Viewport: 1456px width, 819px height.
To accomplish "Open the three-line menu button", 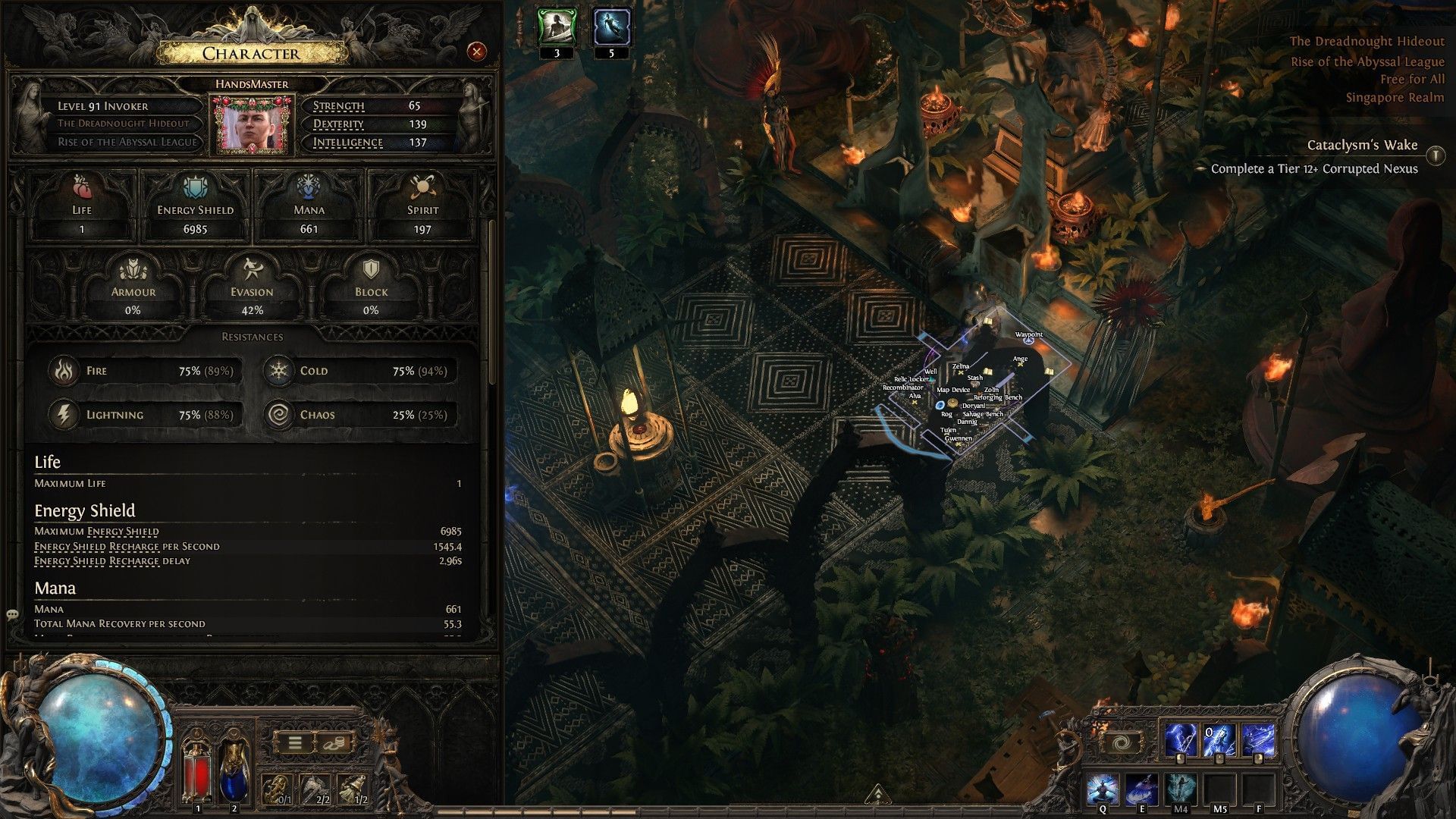I will (295, 743).
